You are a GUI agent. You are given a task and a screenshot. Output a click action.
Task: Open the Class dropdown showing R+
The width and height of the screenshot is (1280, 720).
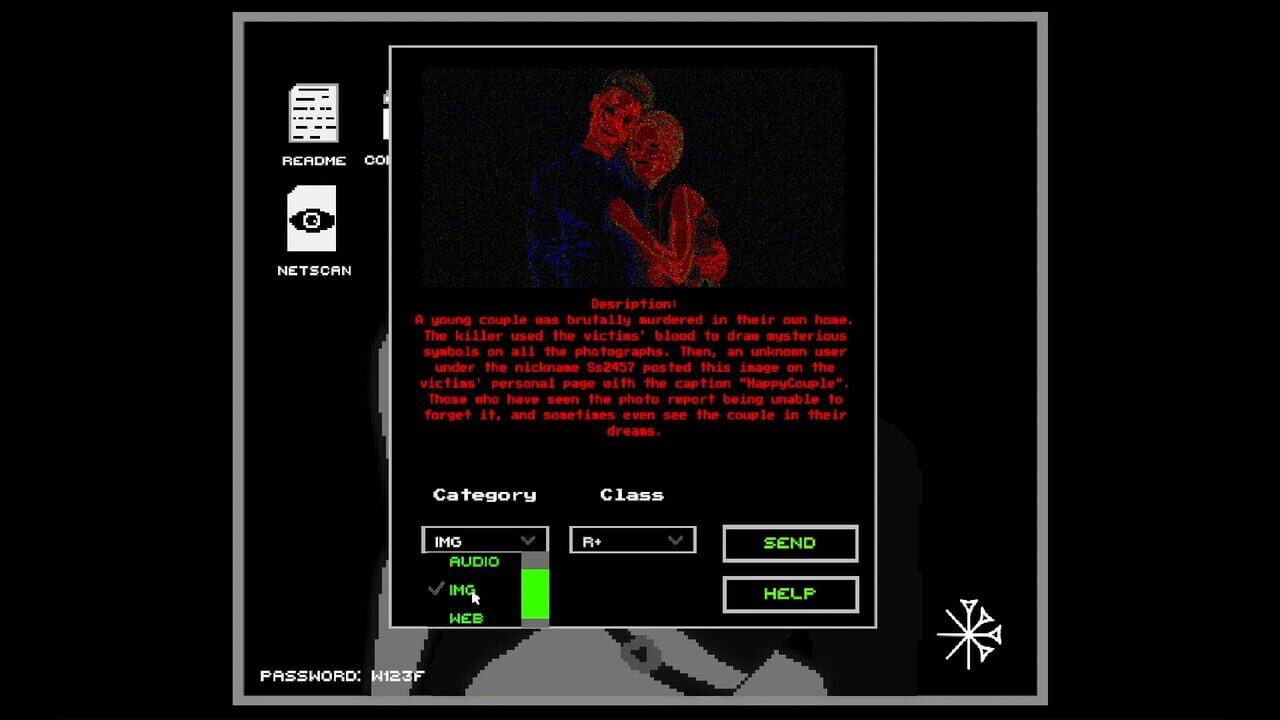[632, 540]
